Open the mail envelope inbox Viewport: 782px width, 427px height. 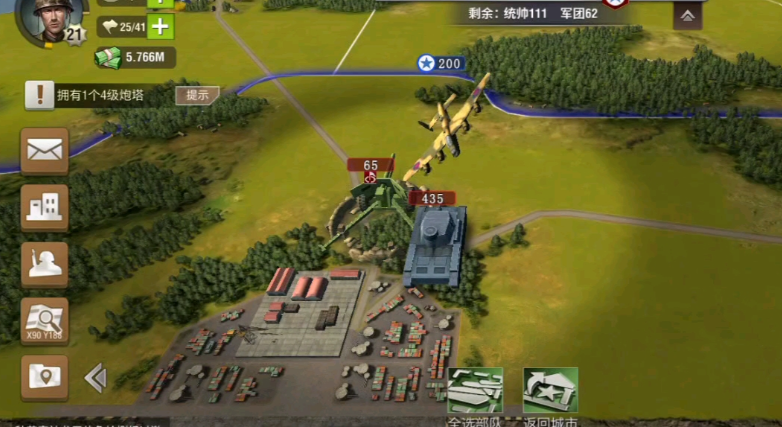(45, 150)
